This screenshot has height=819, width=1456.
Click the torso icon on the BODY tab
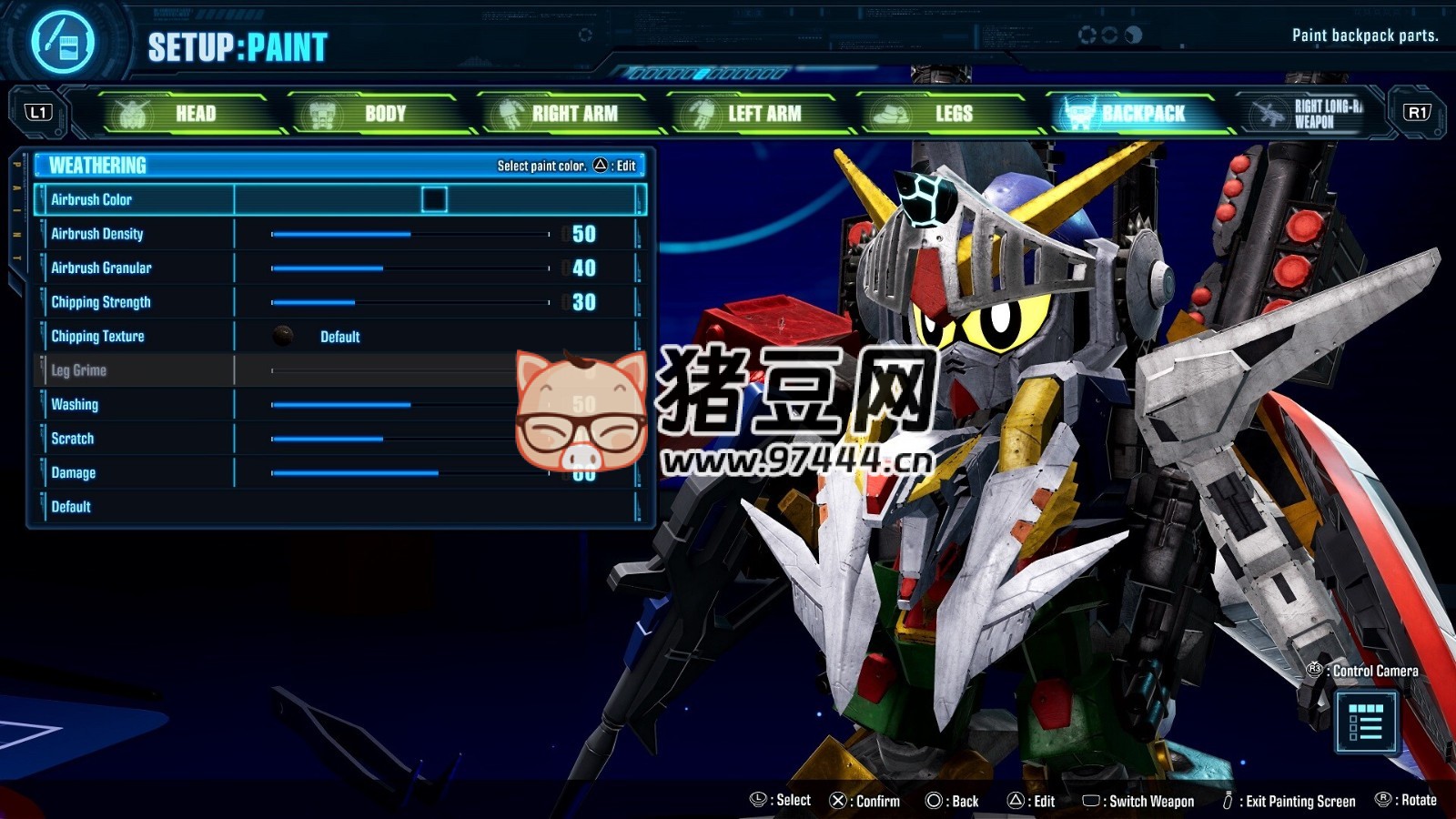(320, 113)
